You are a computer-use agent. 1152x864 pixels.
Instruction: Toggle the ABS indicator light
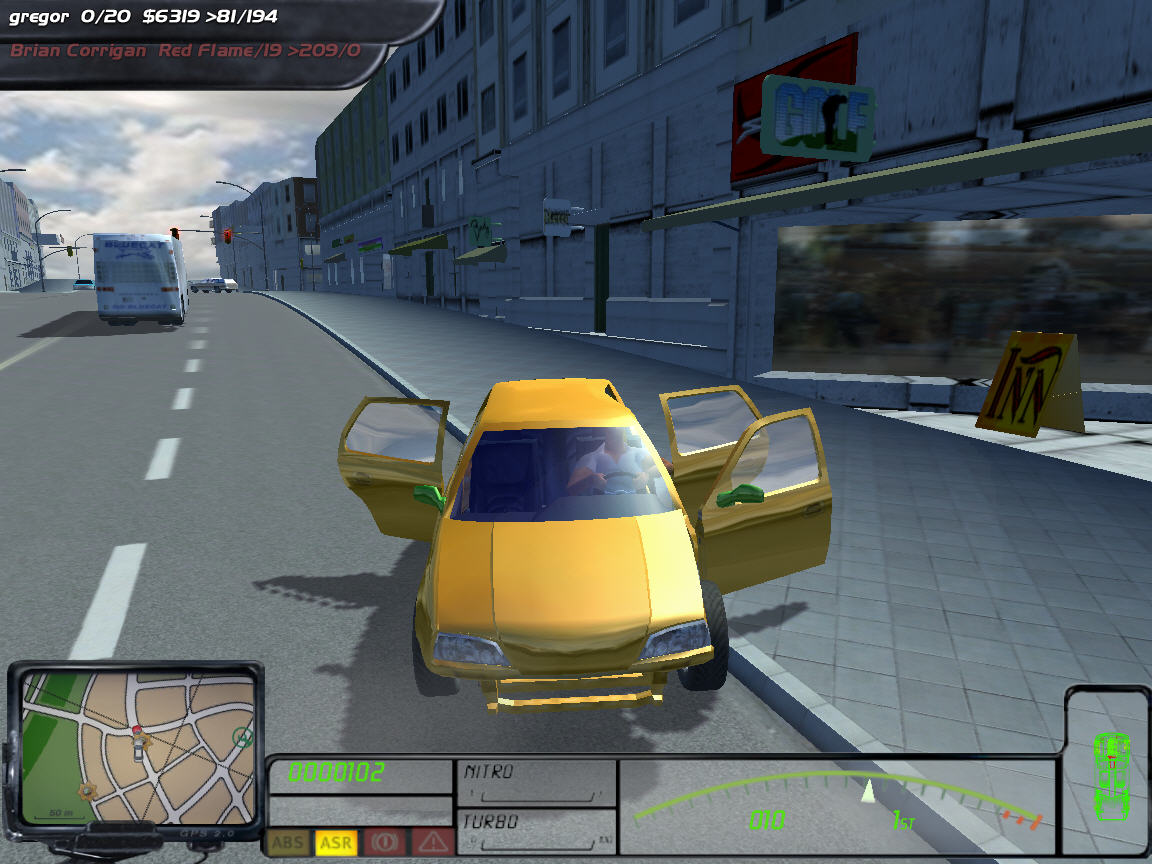(289, 842)
